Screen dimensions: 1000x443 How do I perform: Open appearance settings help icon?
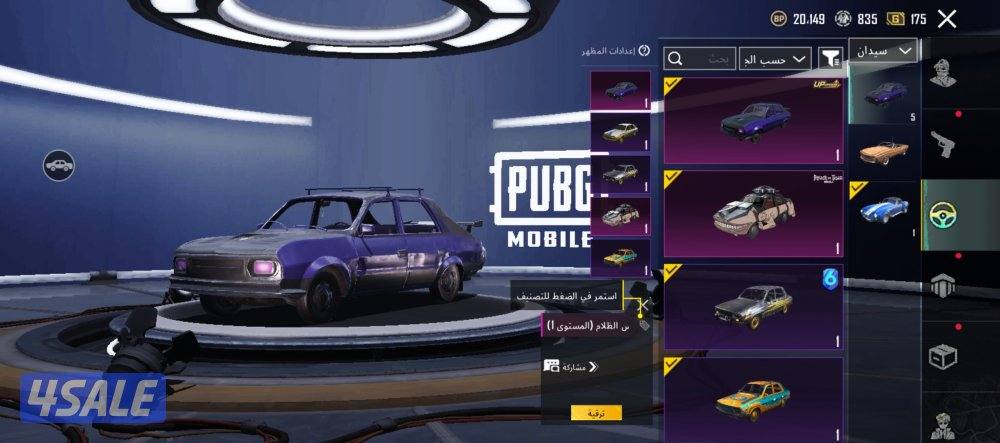click(644, 51)
